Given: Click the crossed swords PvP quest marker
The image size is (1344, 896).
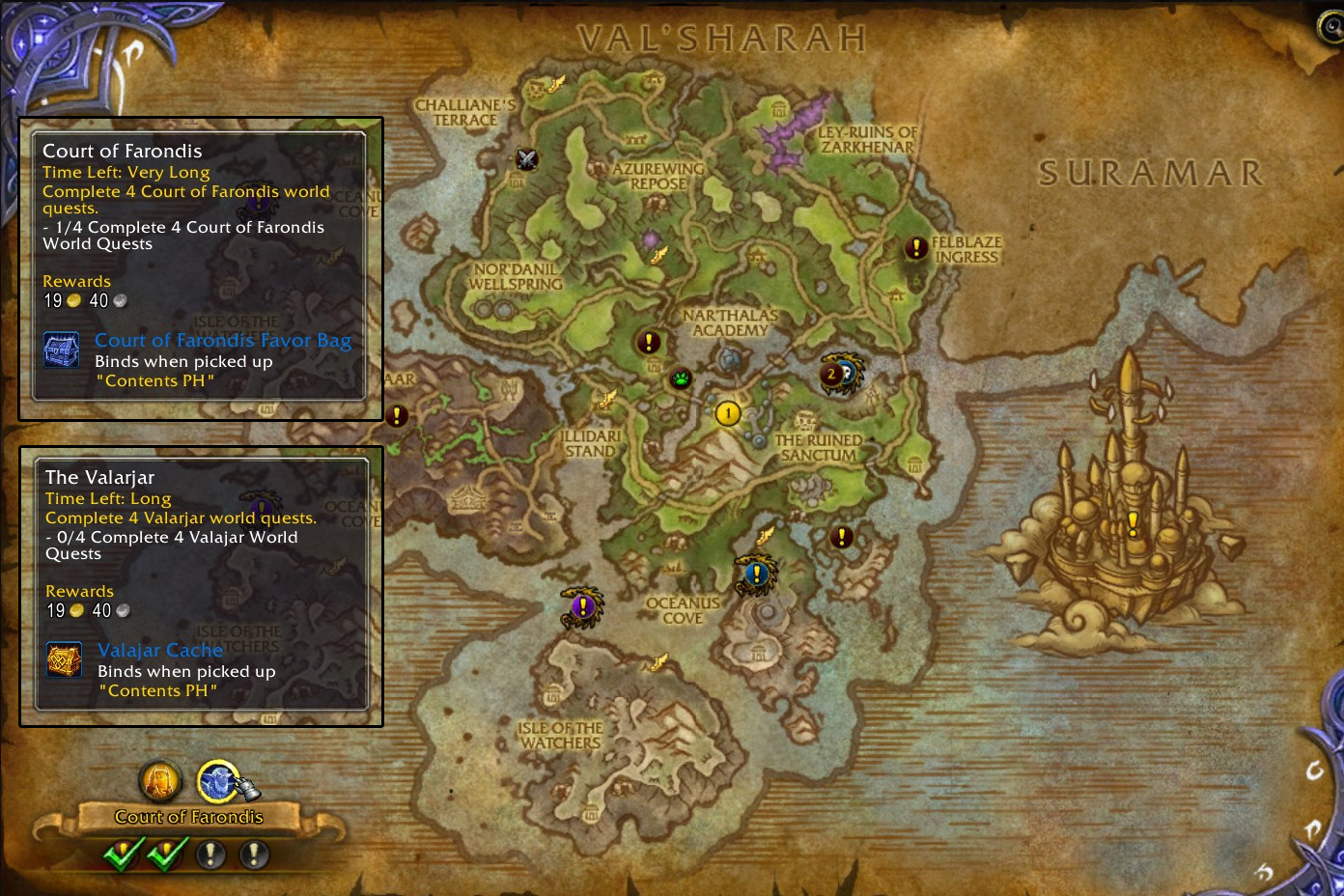Looking at the screenshot, I should point(526,159).
